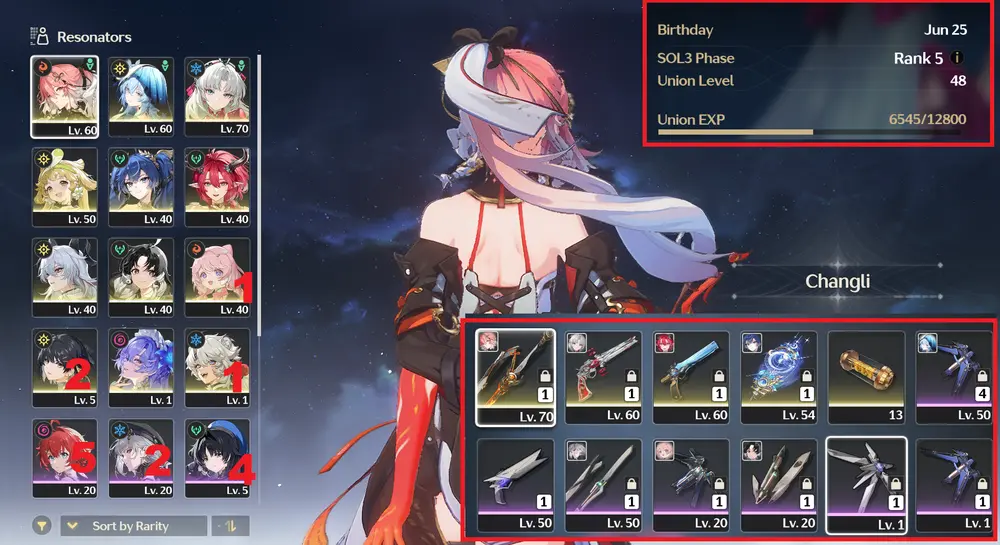This screenshot has height=545, width=1000.
Task: Open the Sort by Rarity dropdown
Action: point(134,526)
